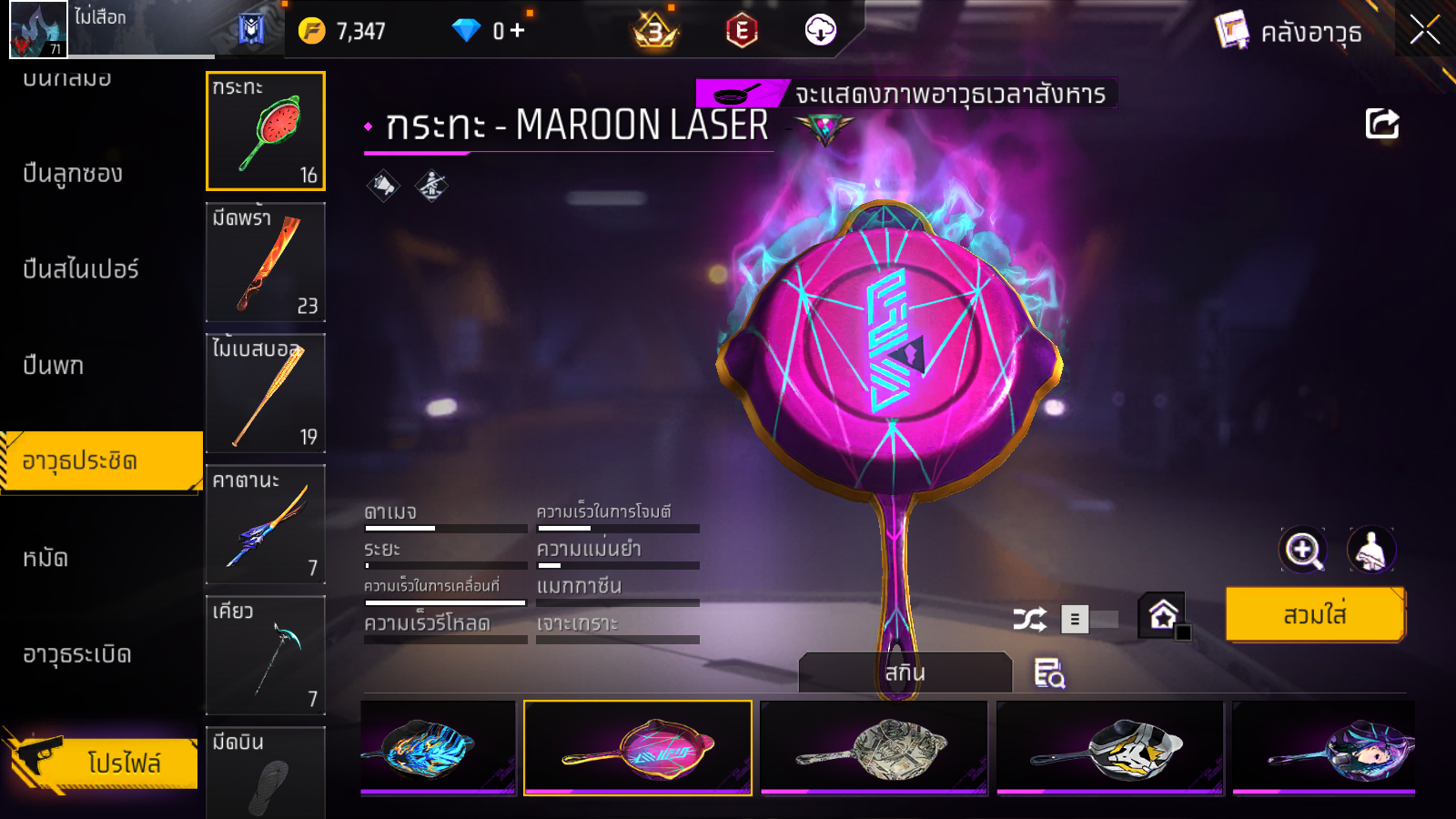Close the weapon vault screen
This screenshot has height=819, width=1456.
click(x=1424, y=30)
